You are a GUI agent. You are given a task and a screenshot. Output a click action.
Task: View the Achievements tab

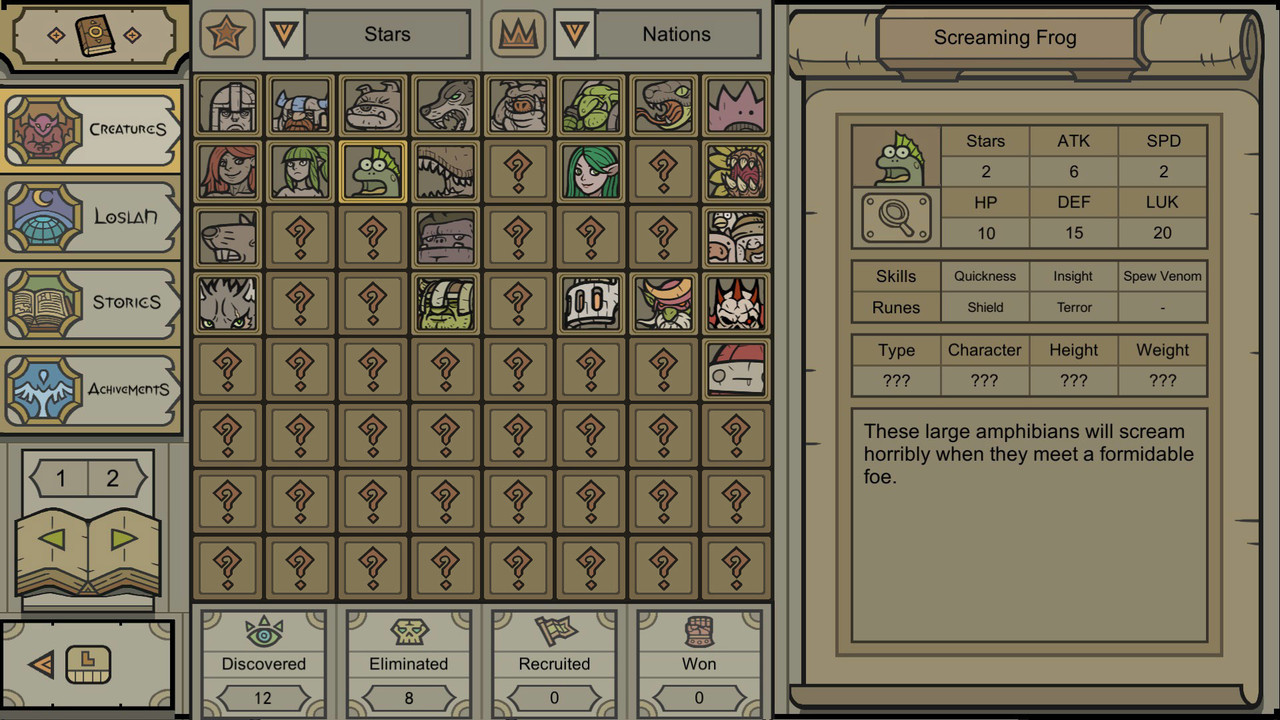[92, 389]
